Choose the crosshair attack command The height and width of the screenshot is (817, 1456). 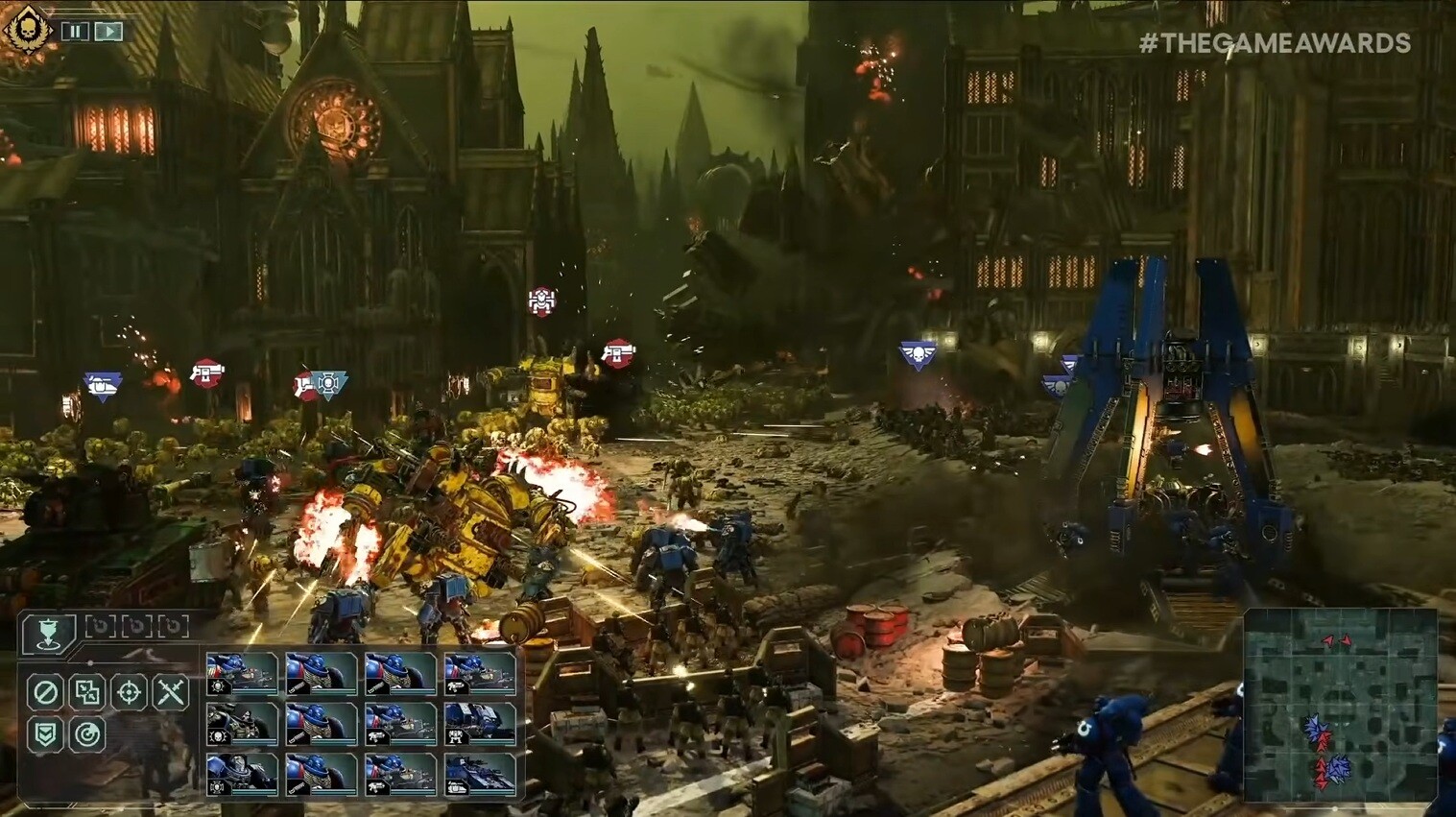coord(130,691)
